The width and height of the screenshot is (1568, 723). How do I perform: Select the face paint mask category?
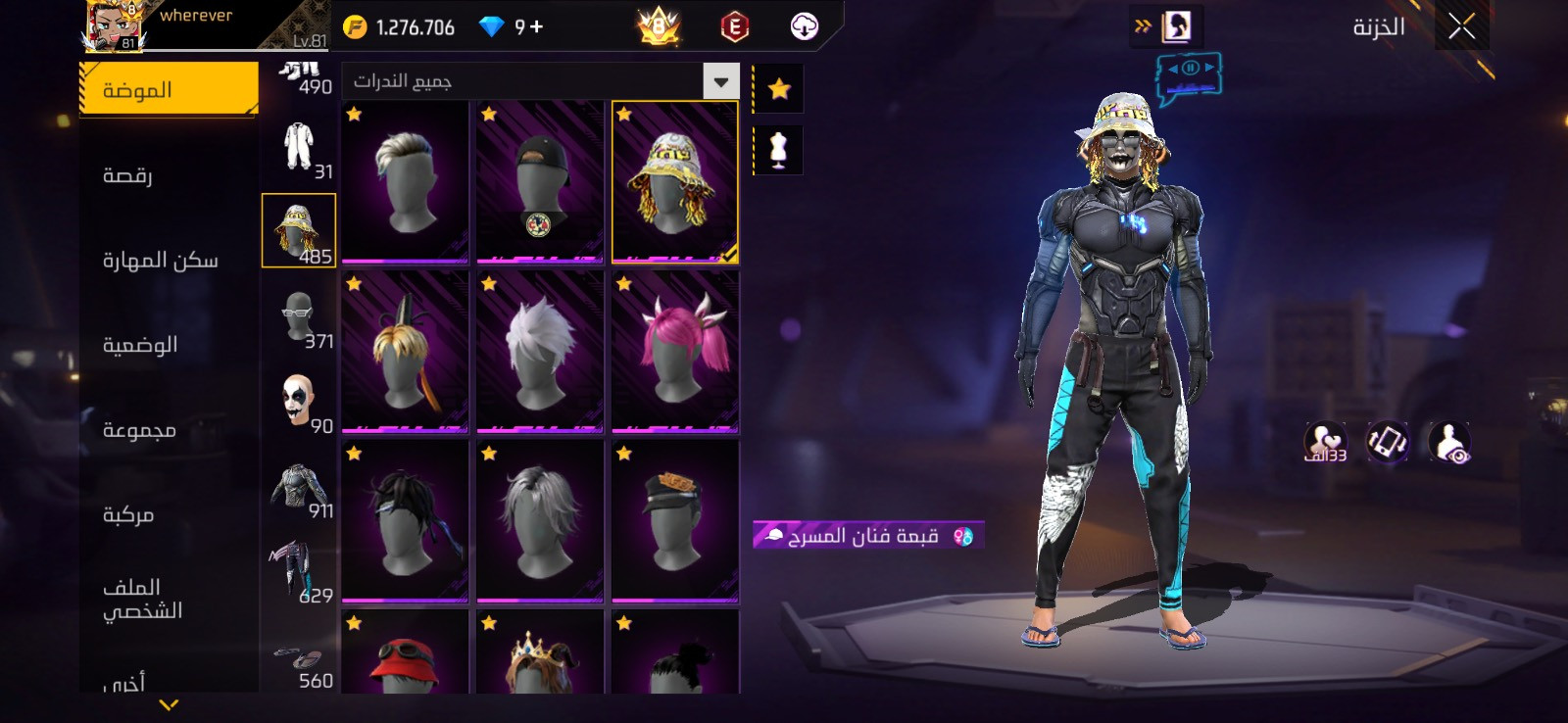(298, 402)
